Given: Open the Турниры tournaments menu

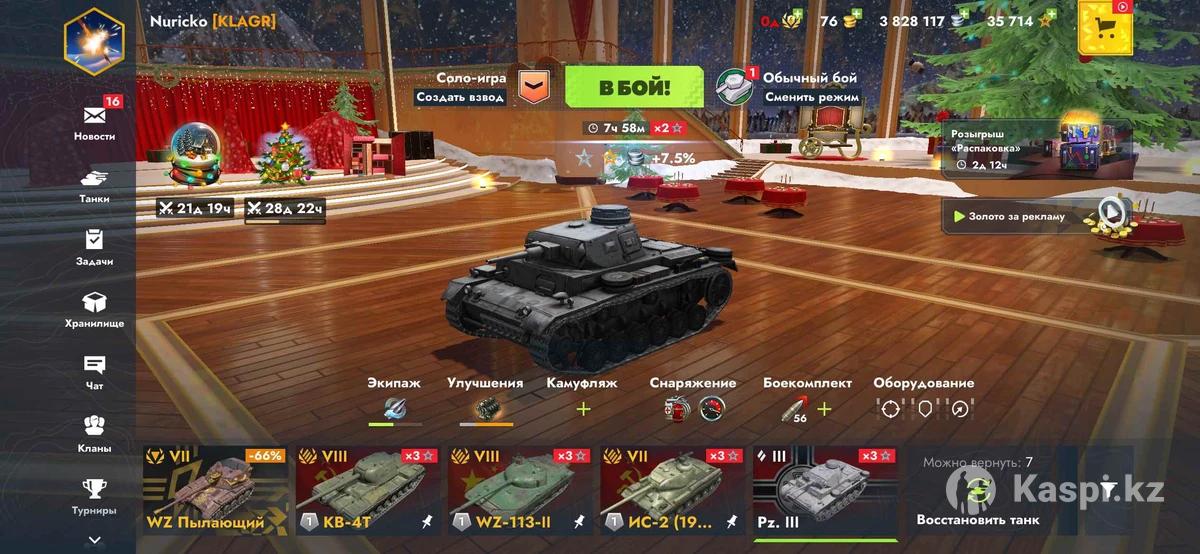Looking at the screenshot, I should pyautogui.click(x=94, y=496).
